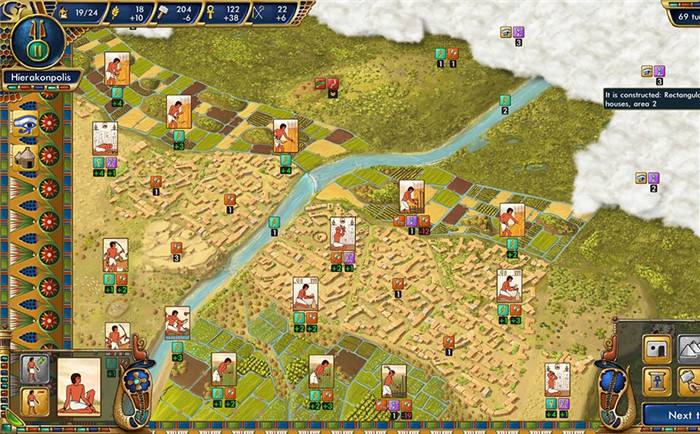Viewport: 700px width, 434px height.
Task: Open the pyramid build button
Action: [x=690, y=349]
